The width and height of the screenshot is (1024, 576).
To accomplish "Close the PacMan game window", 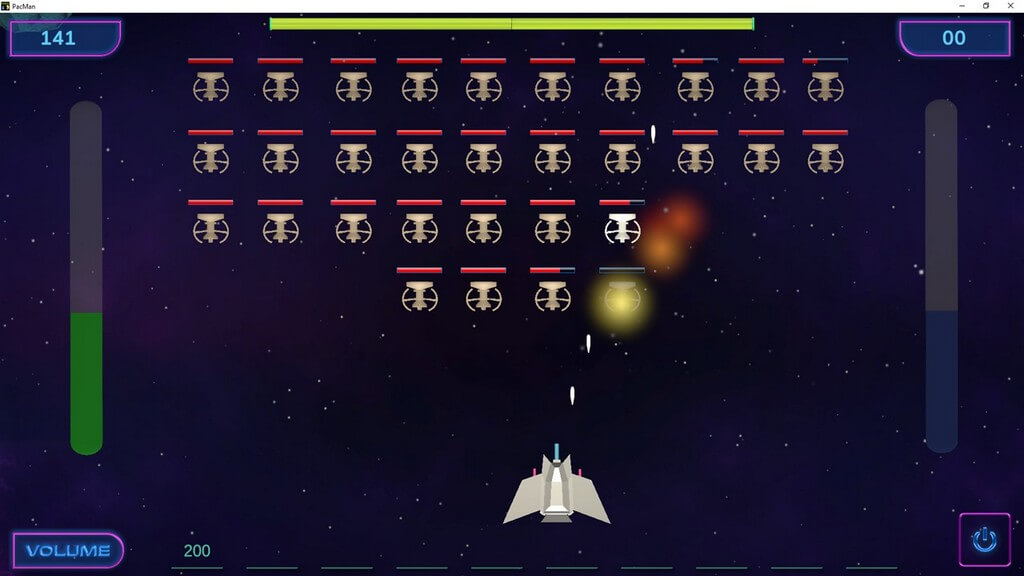I will coord(1012,6).
